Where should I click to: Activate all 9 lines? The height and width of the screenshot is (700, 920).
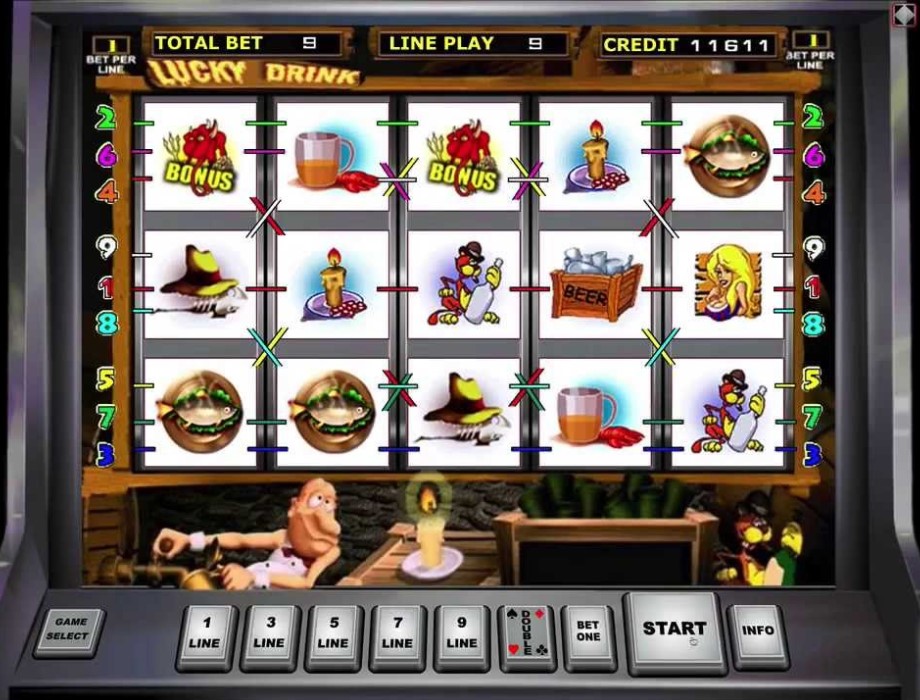click(x=462, y=634)
